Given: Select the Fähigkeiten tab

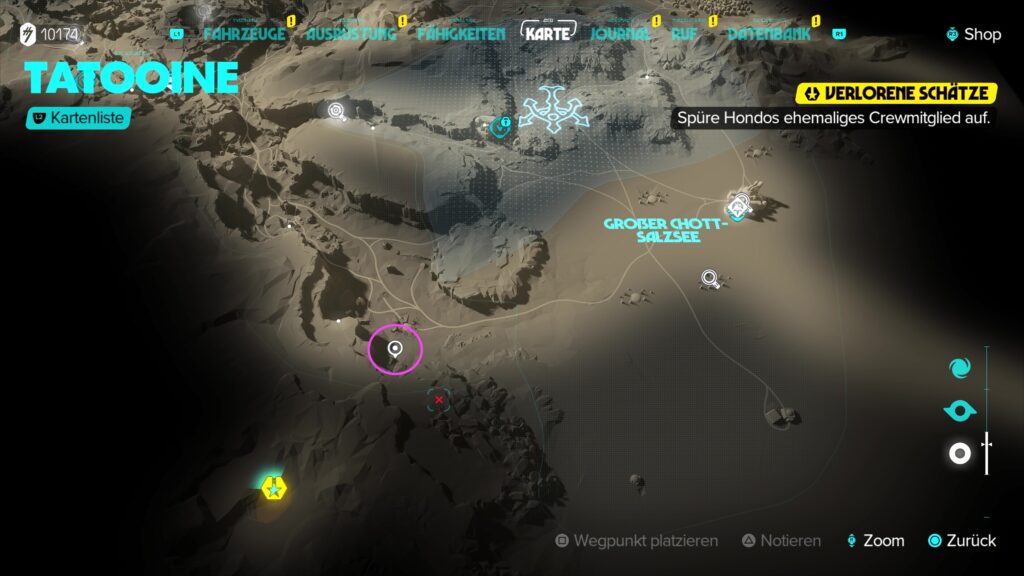Looking at the screenshot, I should click(x=460, y=33).
